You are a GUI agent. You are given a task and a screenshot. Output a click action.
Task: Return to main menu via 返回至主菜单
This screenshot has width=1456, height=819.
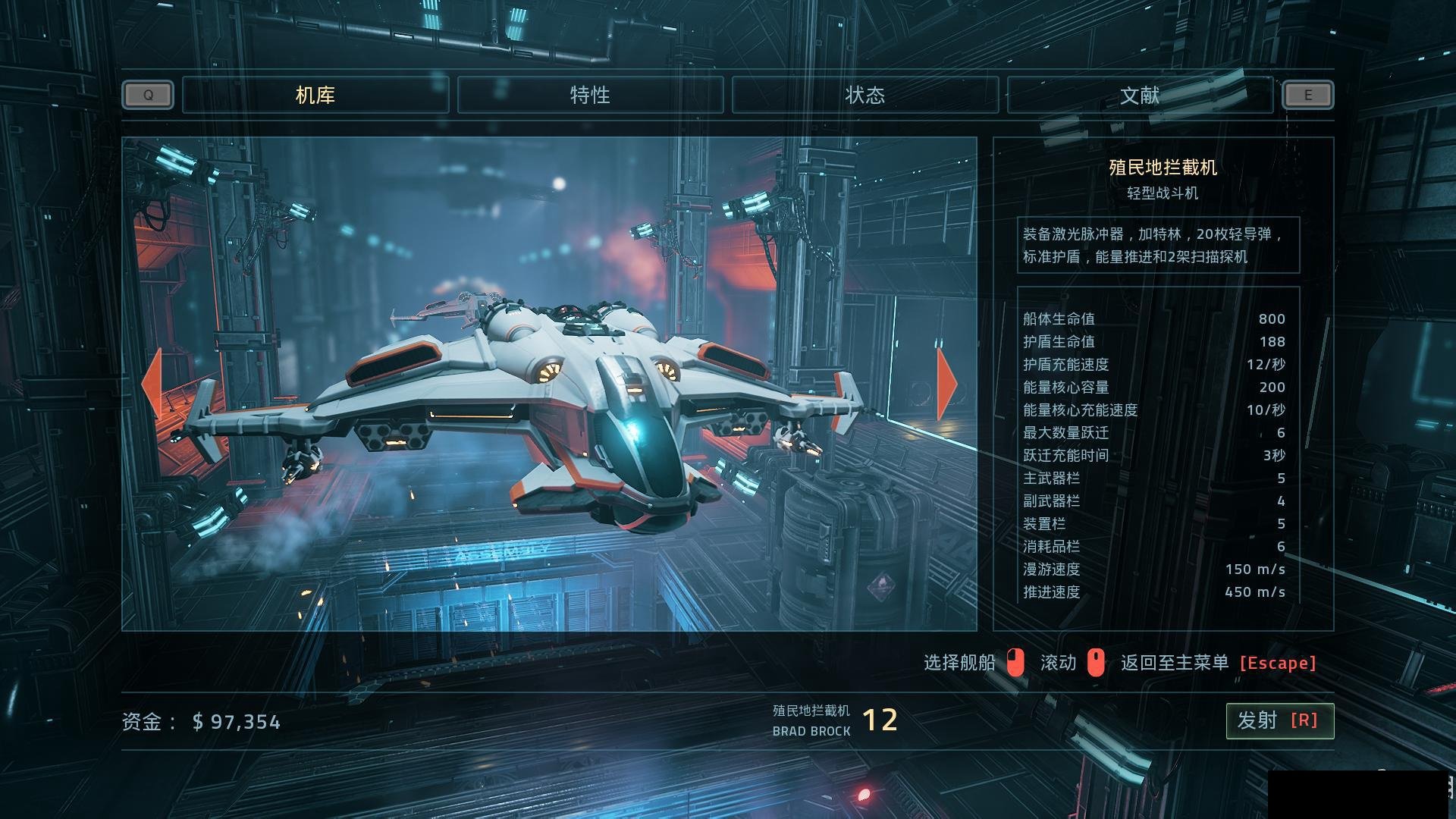[1218, 663]
